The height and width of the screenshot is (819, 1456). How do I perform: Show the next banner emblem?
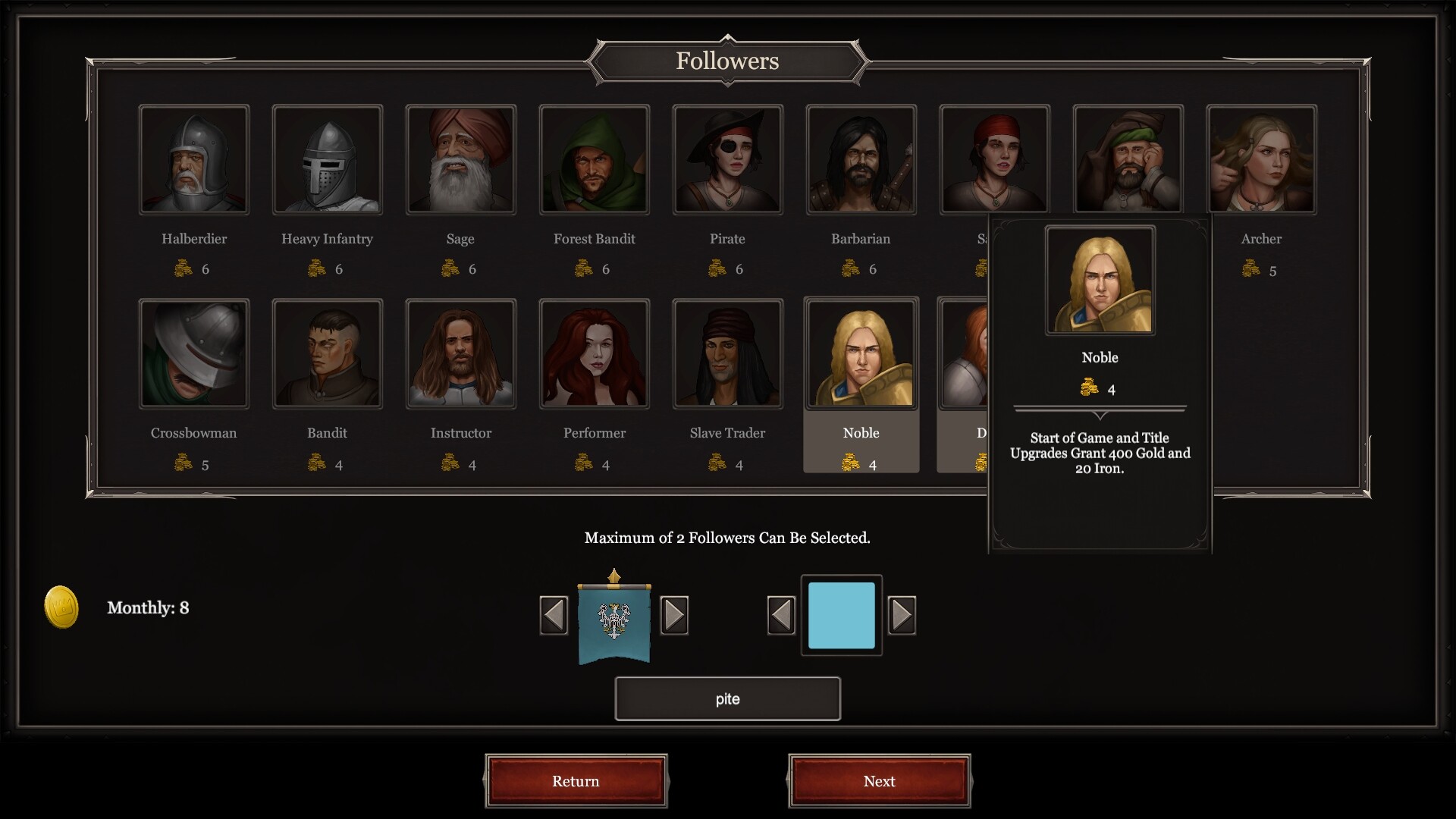click(x=674, y=615)
